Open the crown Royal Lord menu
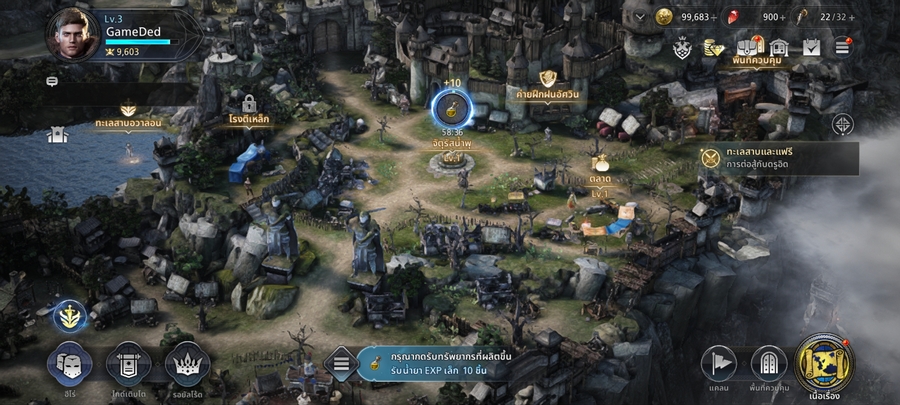900x405 pixels. point(186,365)
